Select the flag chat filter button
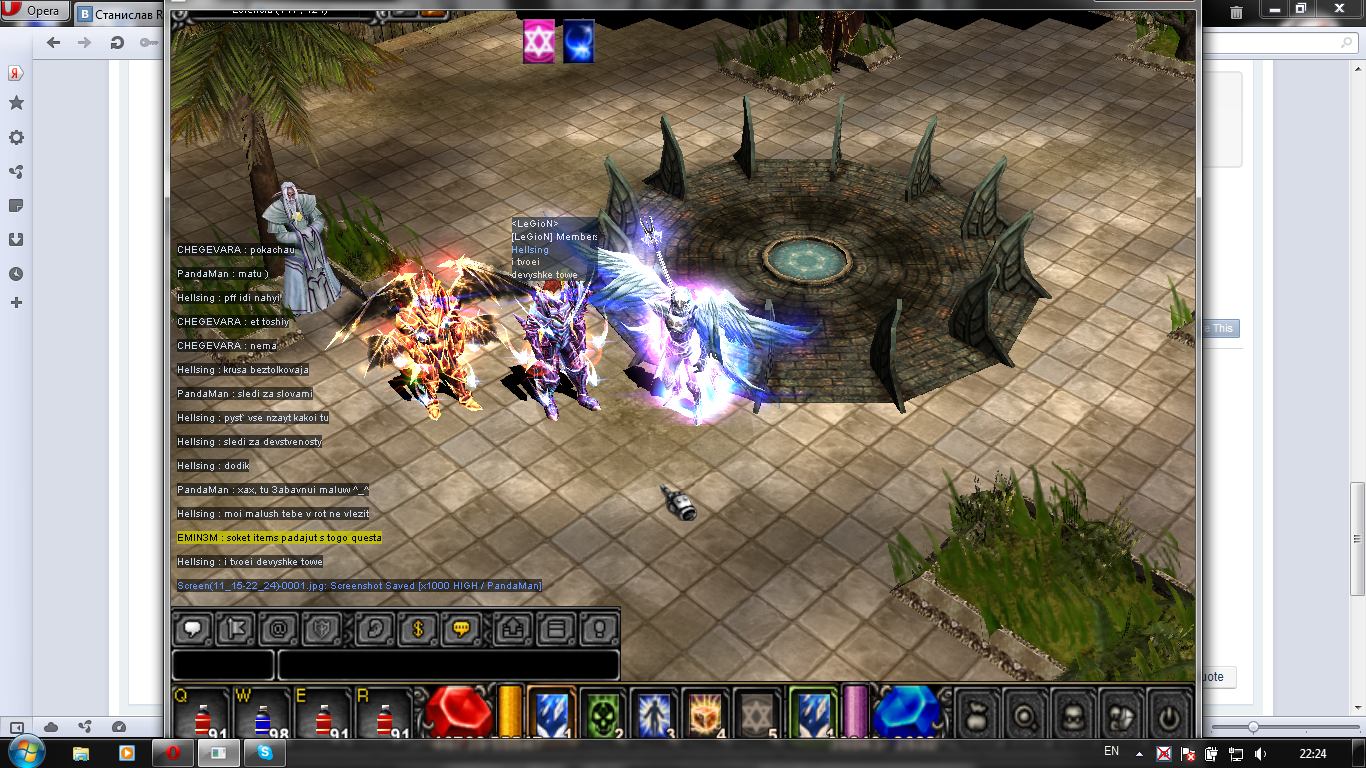Viewport: 1366px width, 768px height. tap(235, 630)
